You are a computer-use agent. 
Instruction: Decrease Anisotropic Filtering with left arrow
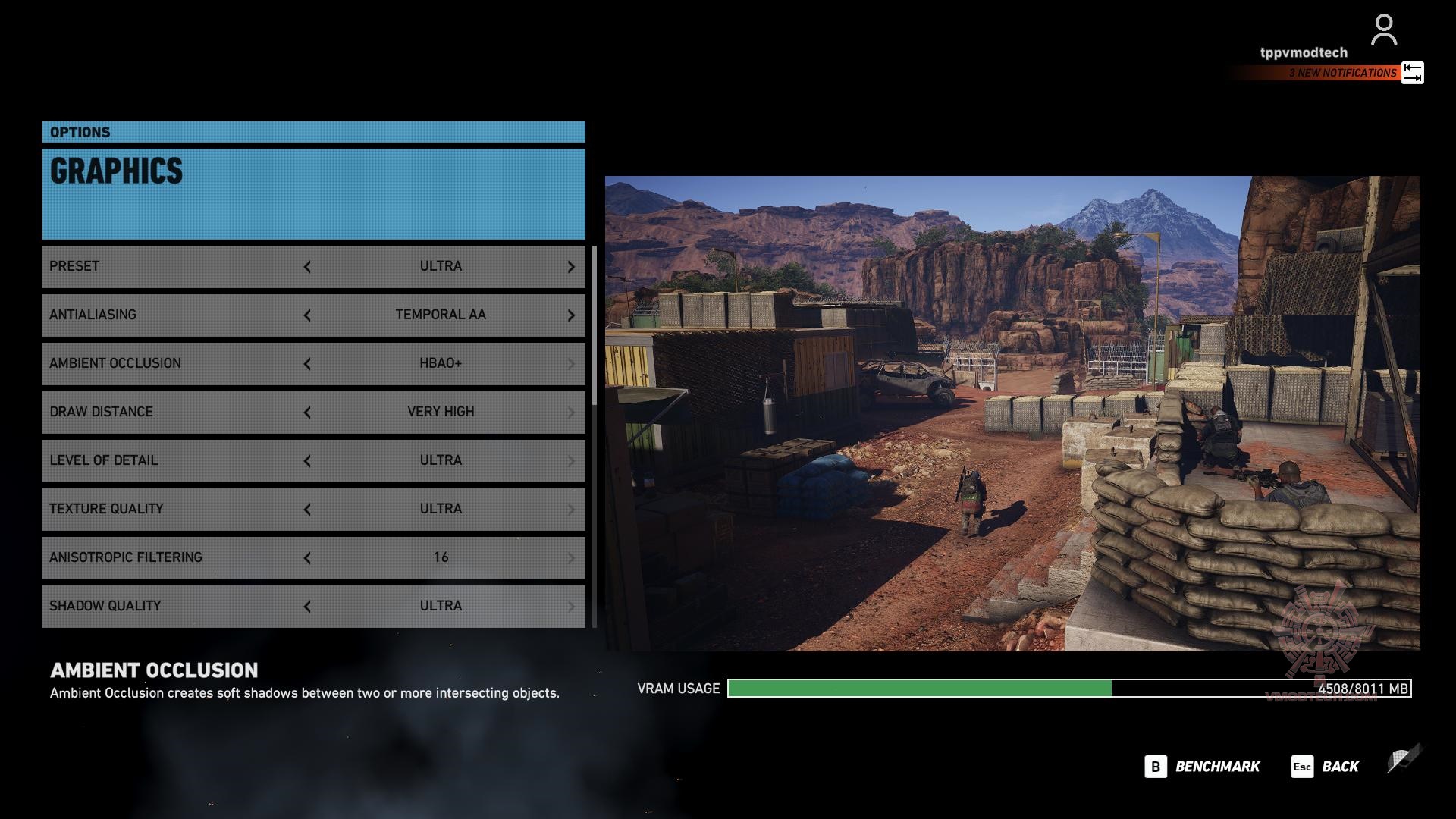pos(307,558)
